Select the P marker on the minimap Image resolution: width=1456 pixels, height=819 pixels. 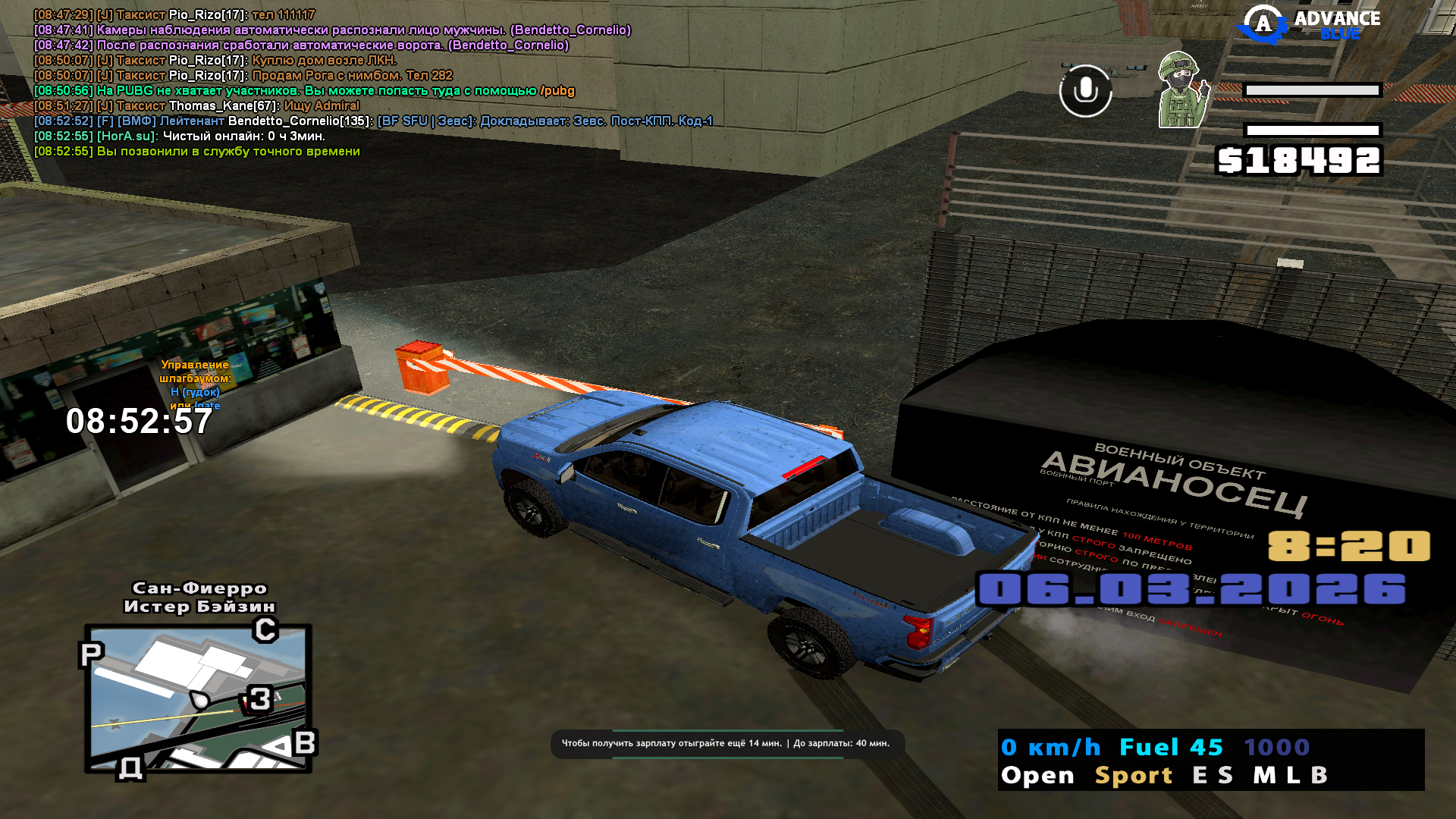[x=91, y=654]
